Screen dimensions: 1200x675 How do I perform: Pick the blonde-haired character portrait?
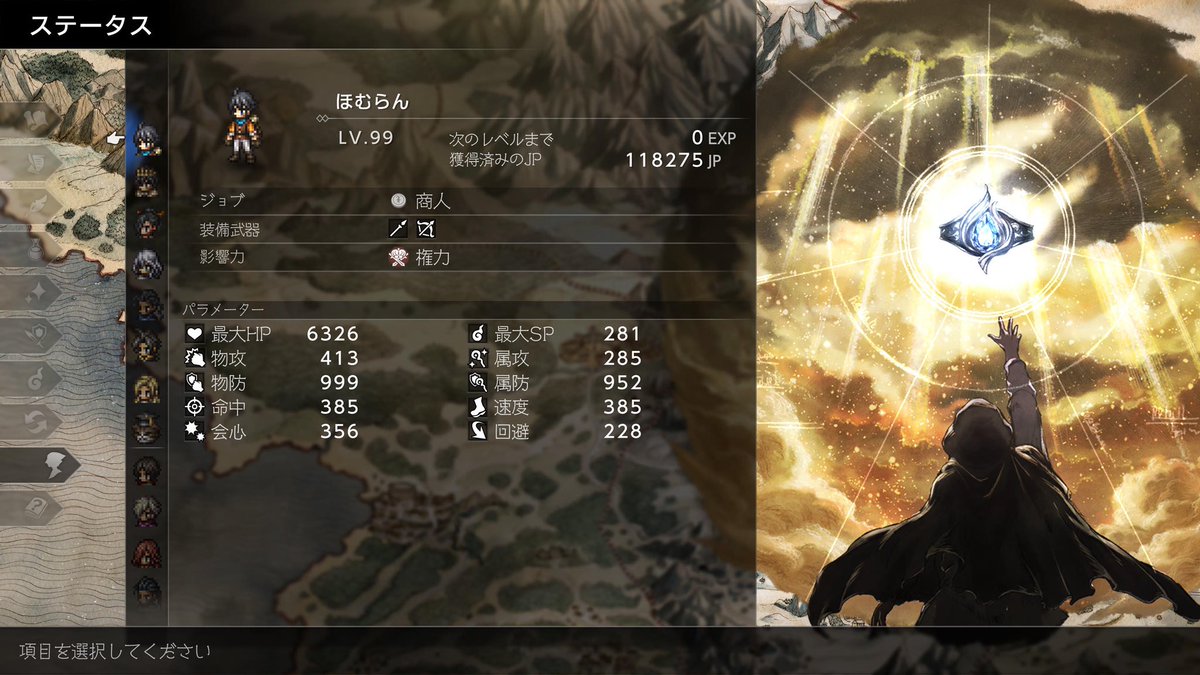(147, 387)
